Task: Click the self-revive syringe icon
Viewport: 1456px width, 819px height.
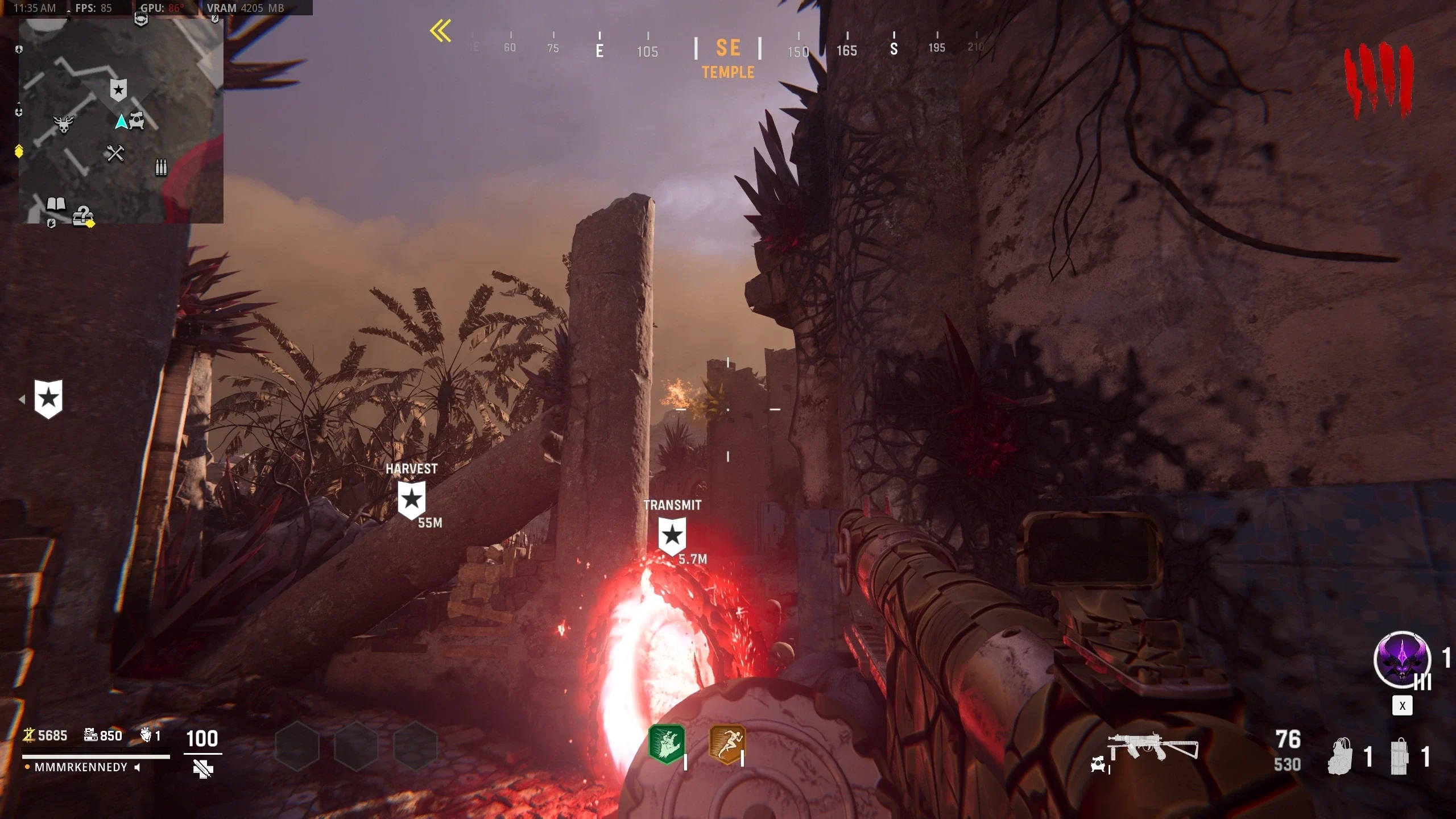Action: (202, 769)
